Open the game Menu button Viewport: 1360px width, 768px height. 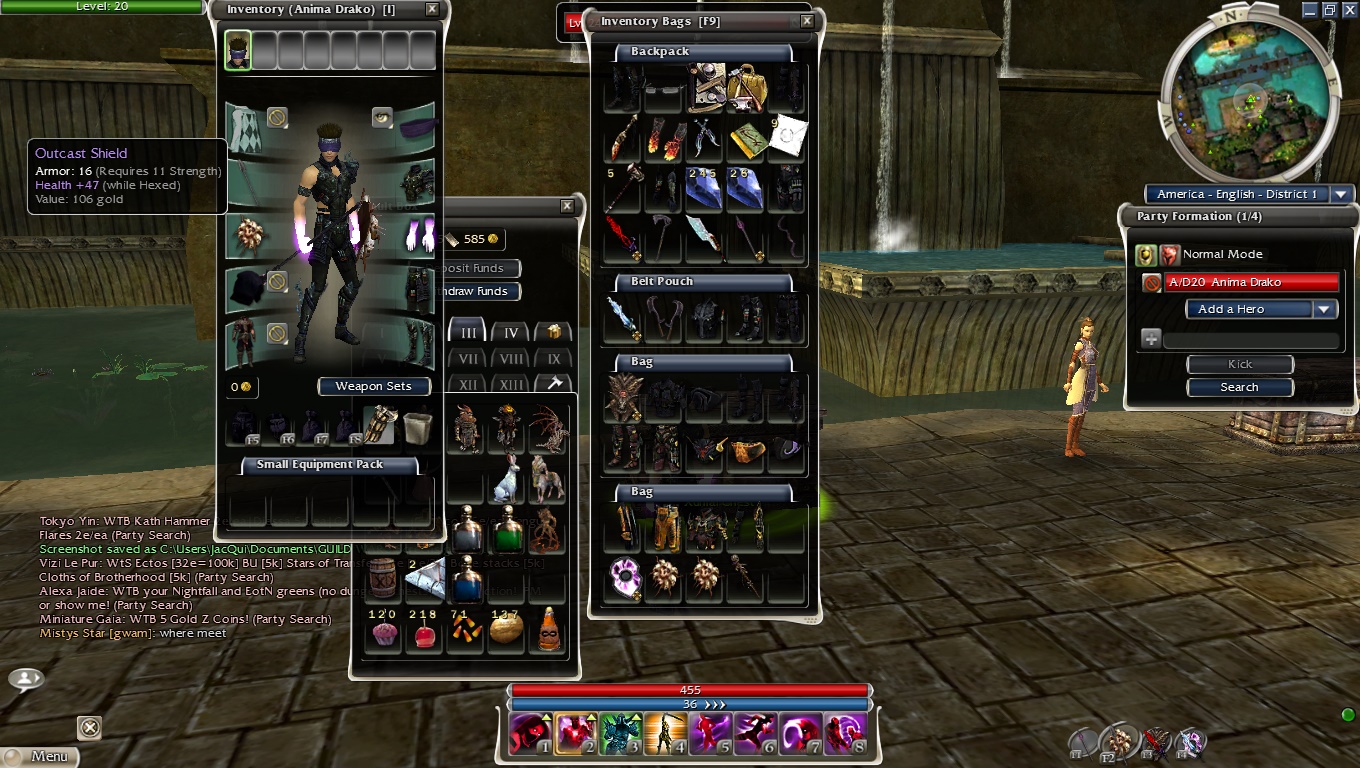click(x=40, y=756)
